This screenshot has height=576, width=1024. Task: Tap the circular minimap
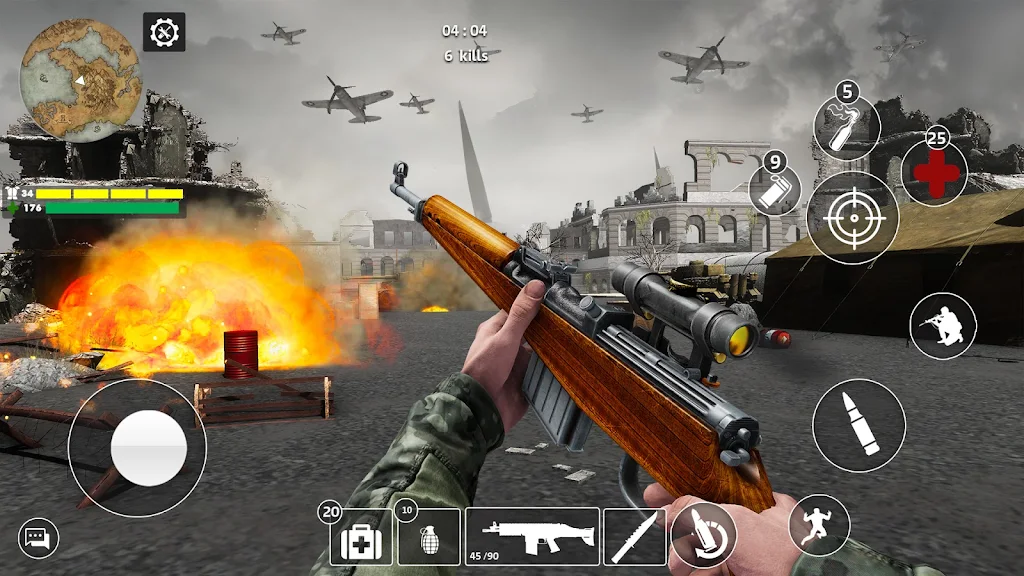[x=81, y=79]
